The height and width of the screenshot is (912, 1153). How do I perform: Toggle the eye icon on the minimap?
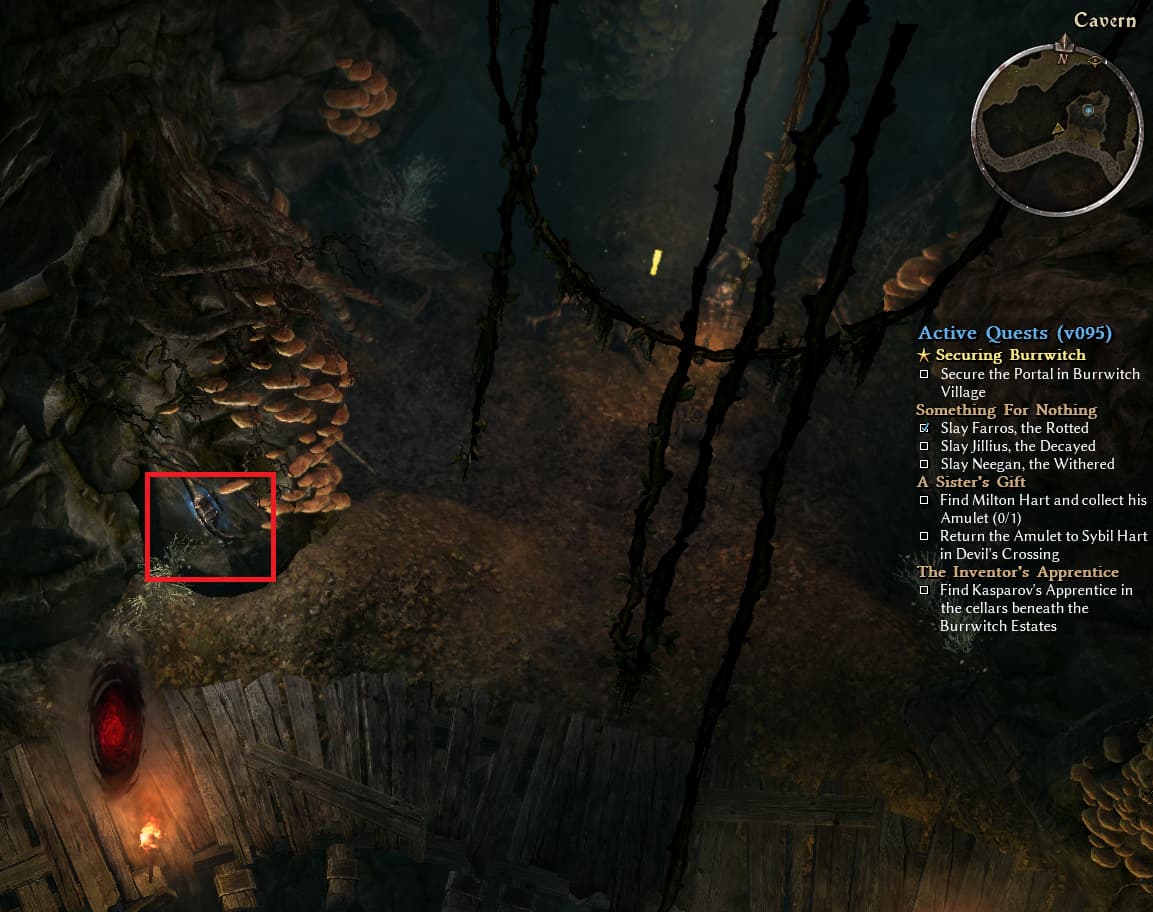(1096, 61)
